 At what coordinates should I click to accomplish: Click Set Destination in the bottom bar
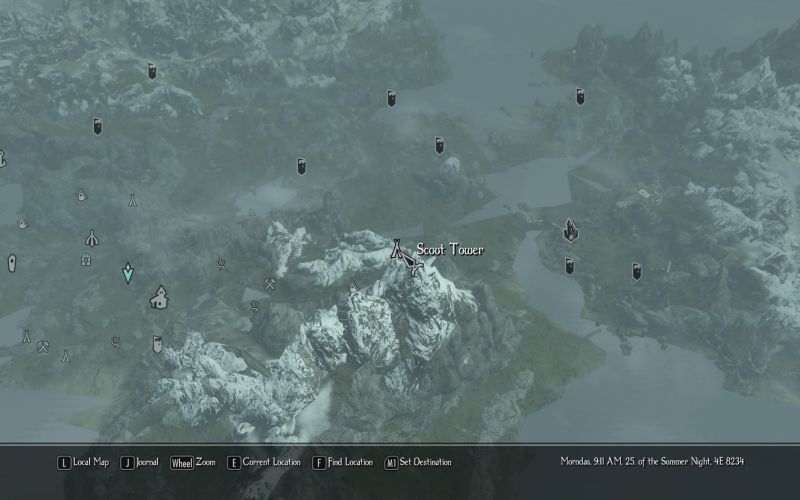click(418, 462)
